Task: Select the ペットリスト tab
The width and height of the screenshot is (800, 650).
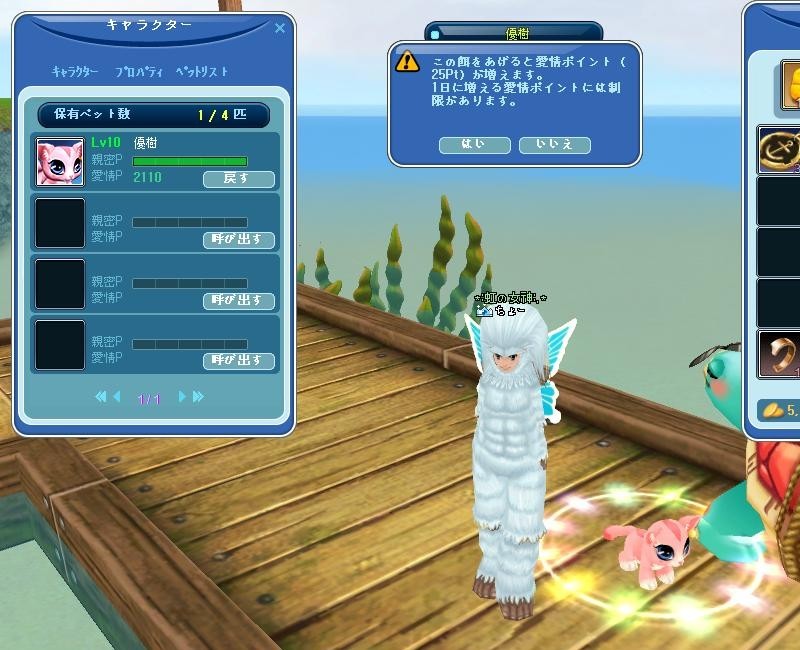Action: pos(201,72)
